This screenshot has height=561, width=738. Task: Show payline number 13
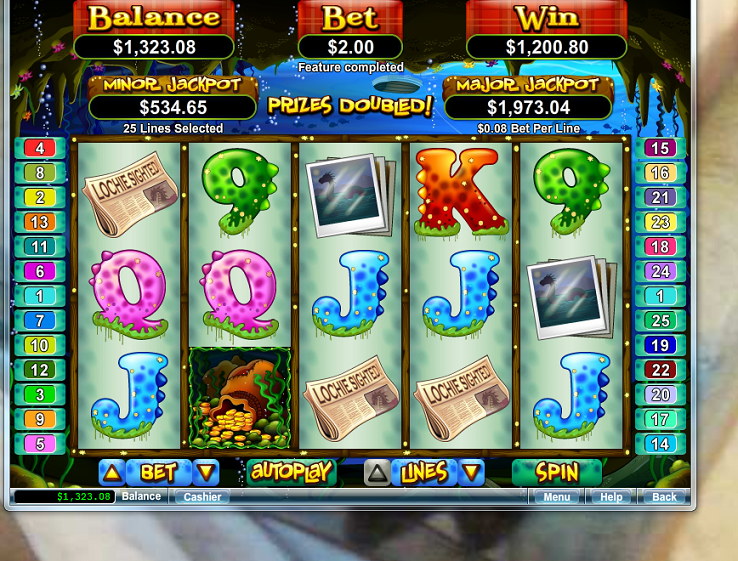point(40,222)
